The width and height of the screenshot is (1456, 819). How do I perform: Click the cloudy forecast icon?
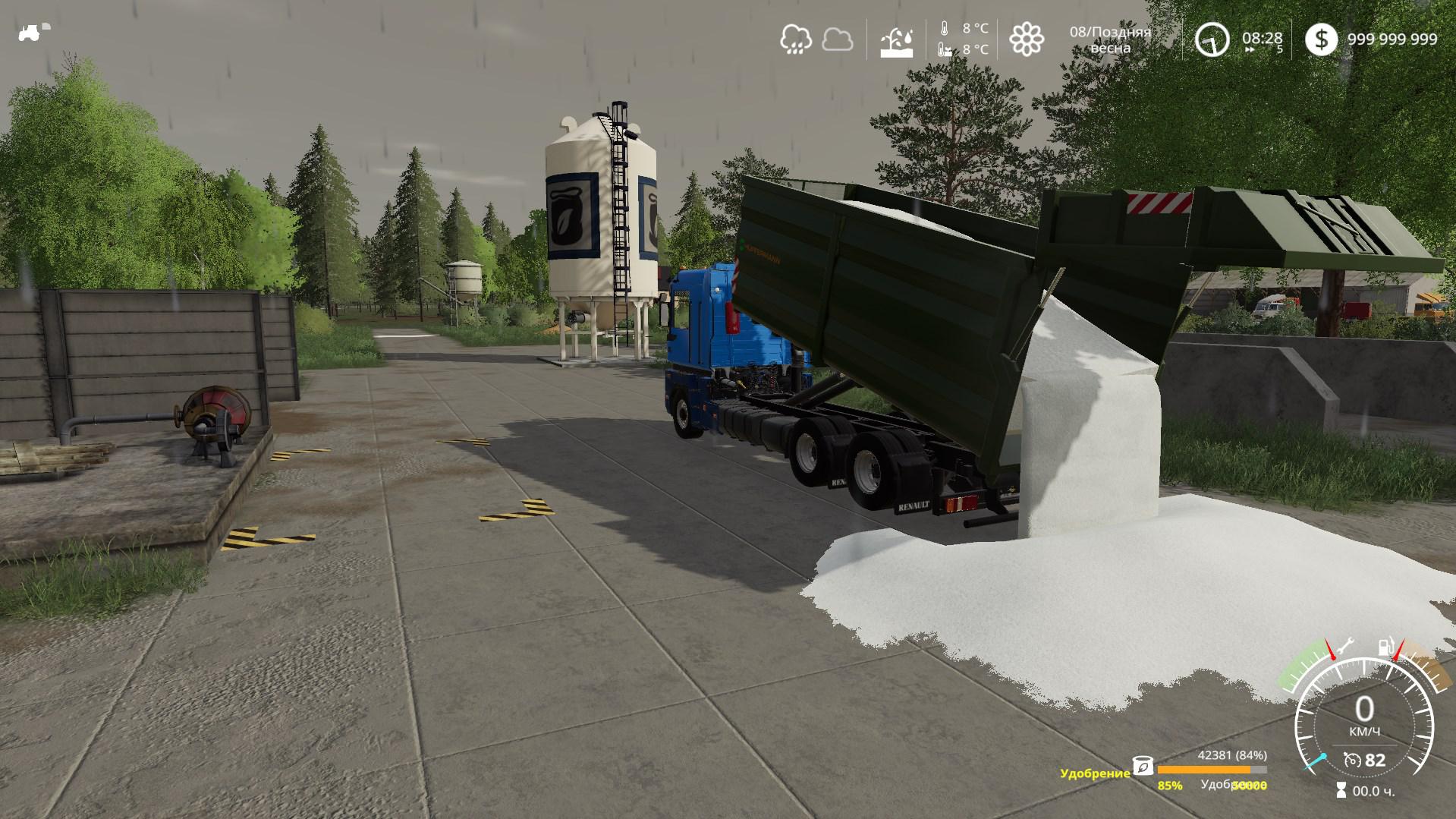[x=838, y=39]
